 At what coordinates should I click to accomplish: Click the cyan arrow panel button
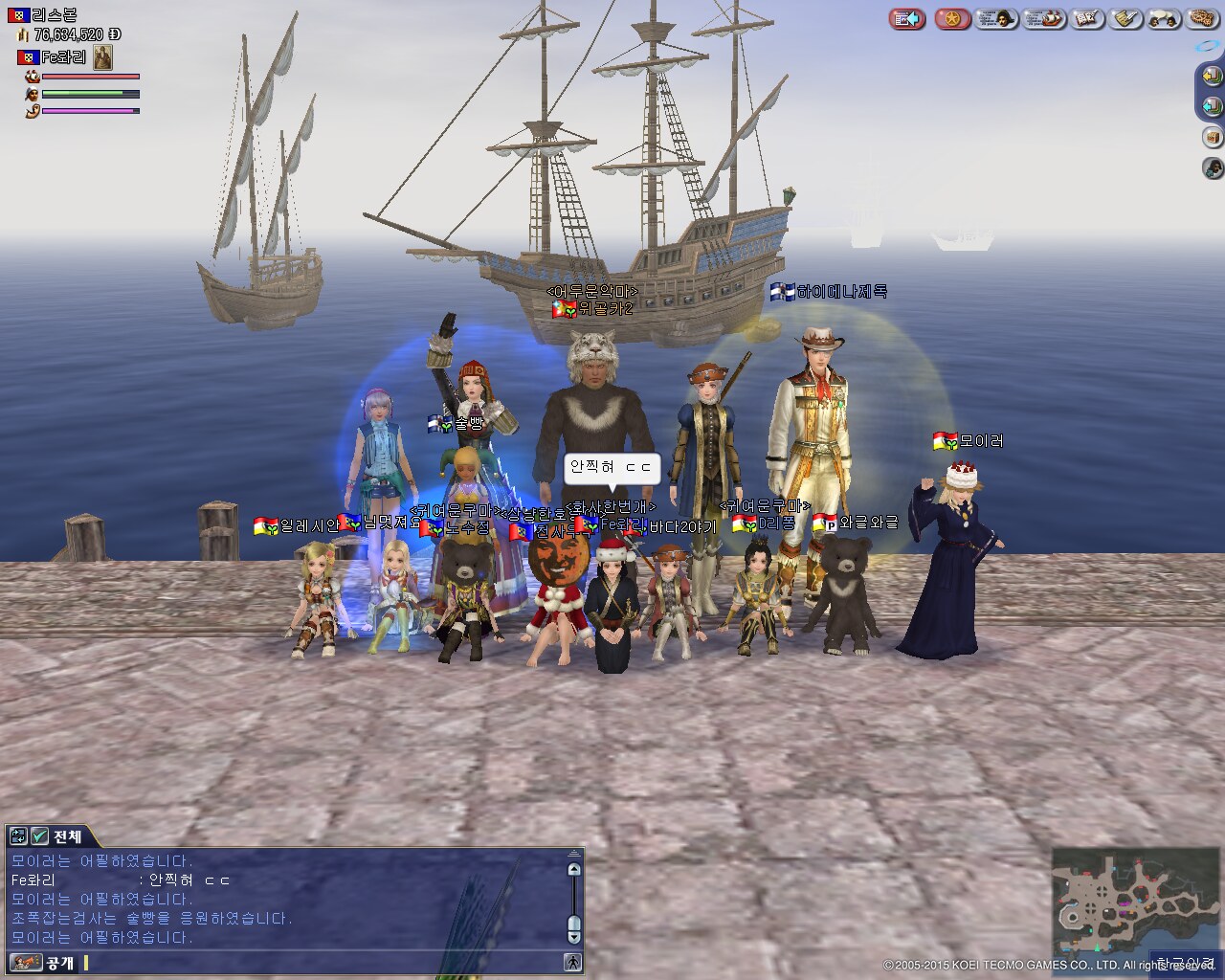coord(1213,105)
